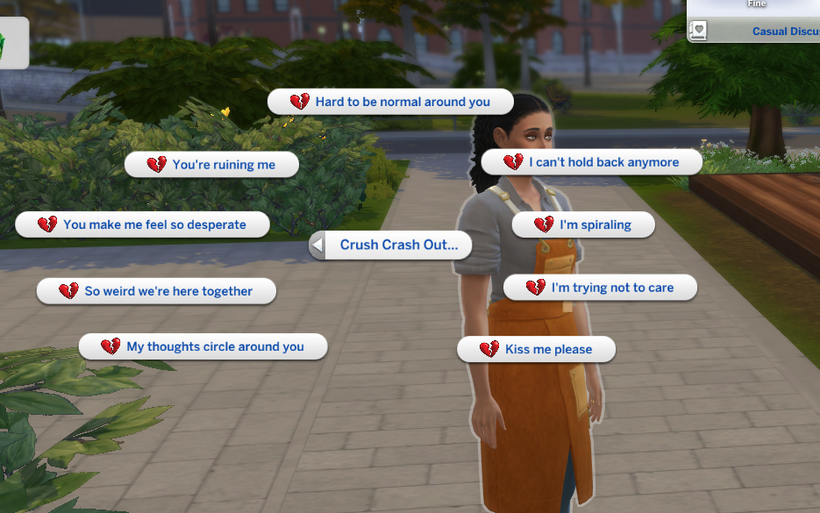Pick "I'm trying not to care"
The image size is (820, 513).
pyautogui.click(x=599, y=288)
